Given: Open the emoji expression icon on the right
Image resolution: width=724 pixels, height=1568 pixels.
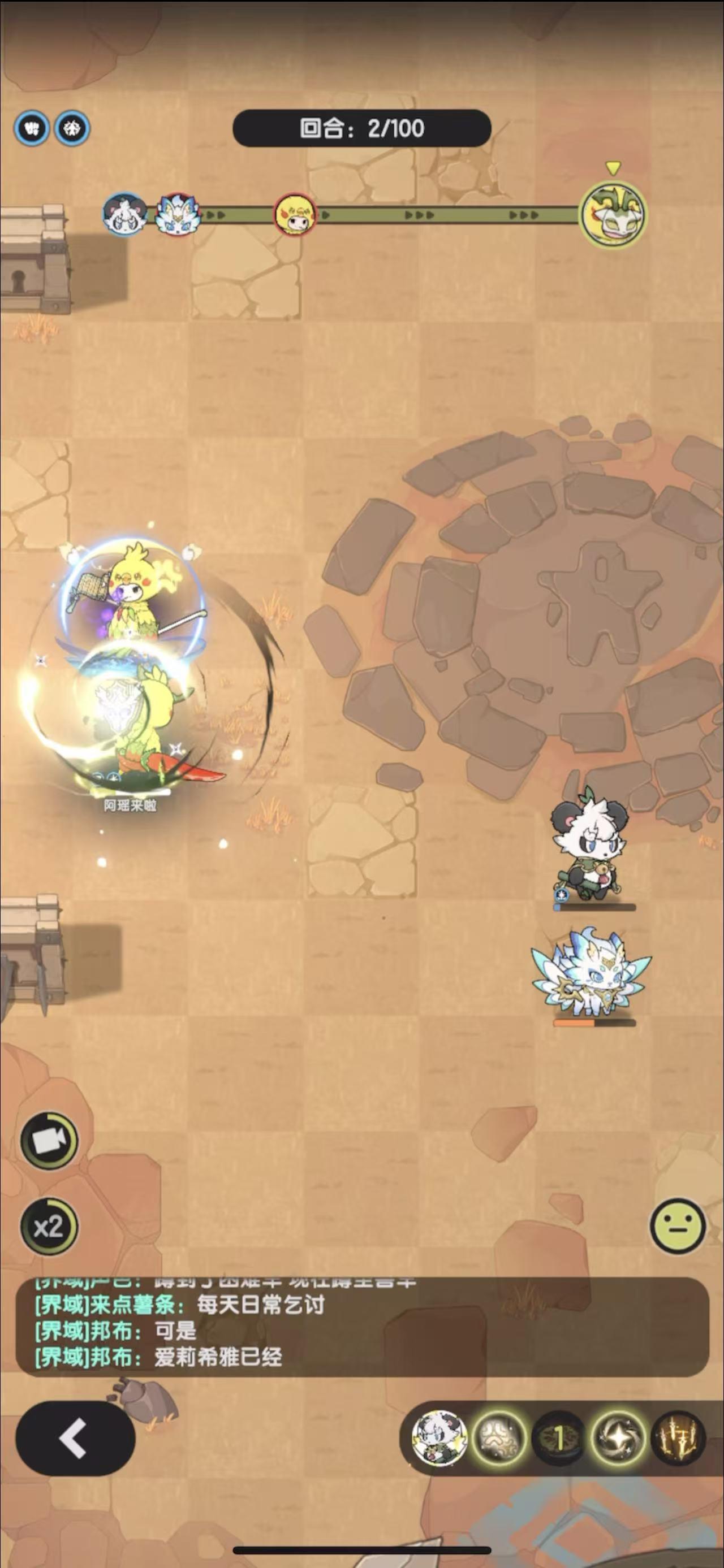Looking at the screenshot, I should (679, 1226).
